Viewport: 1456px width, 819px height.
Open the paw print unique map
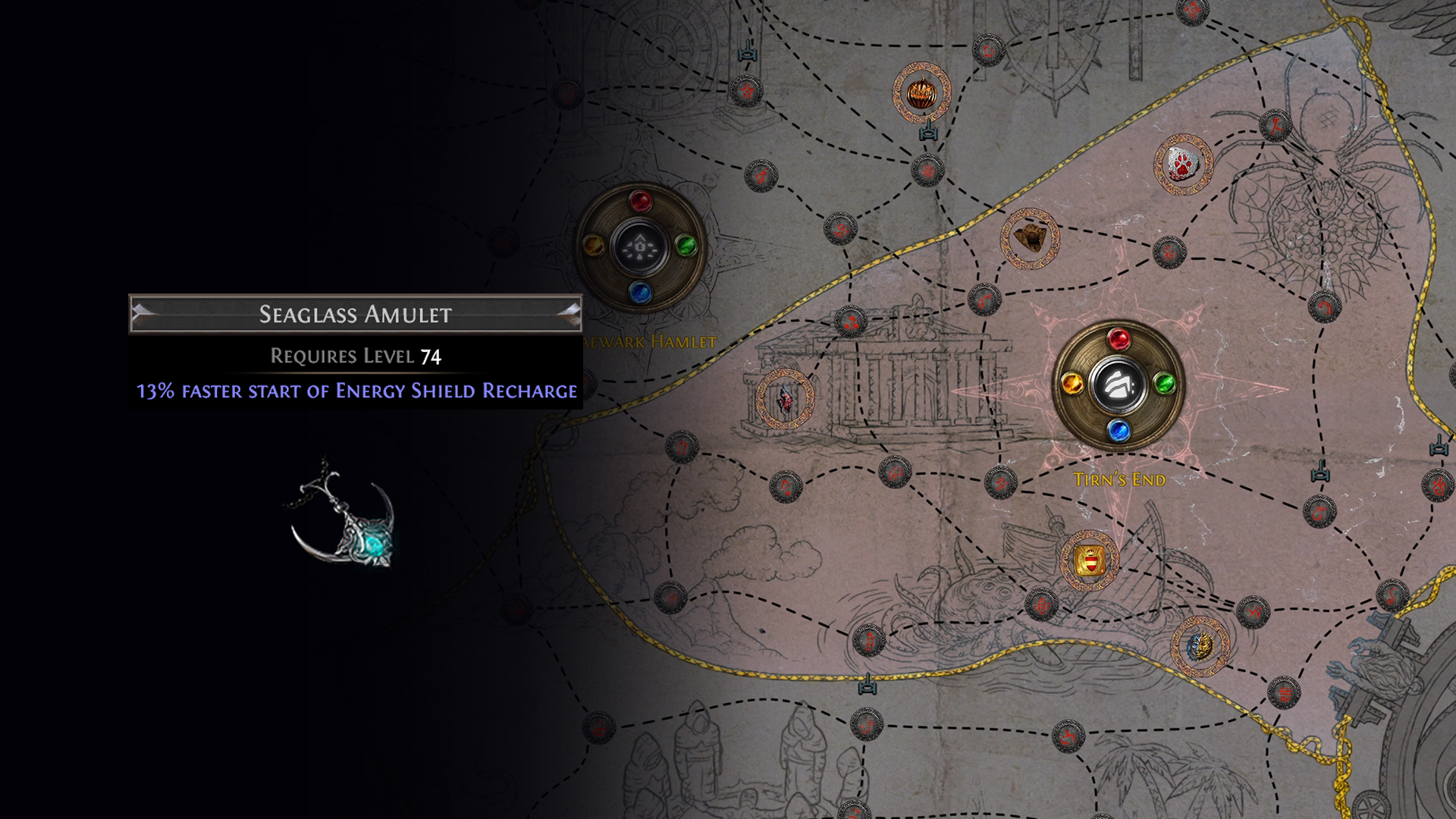pyautogui.click(x=1181, y=164)
